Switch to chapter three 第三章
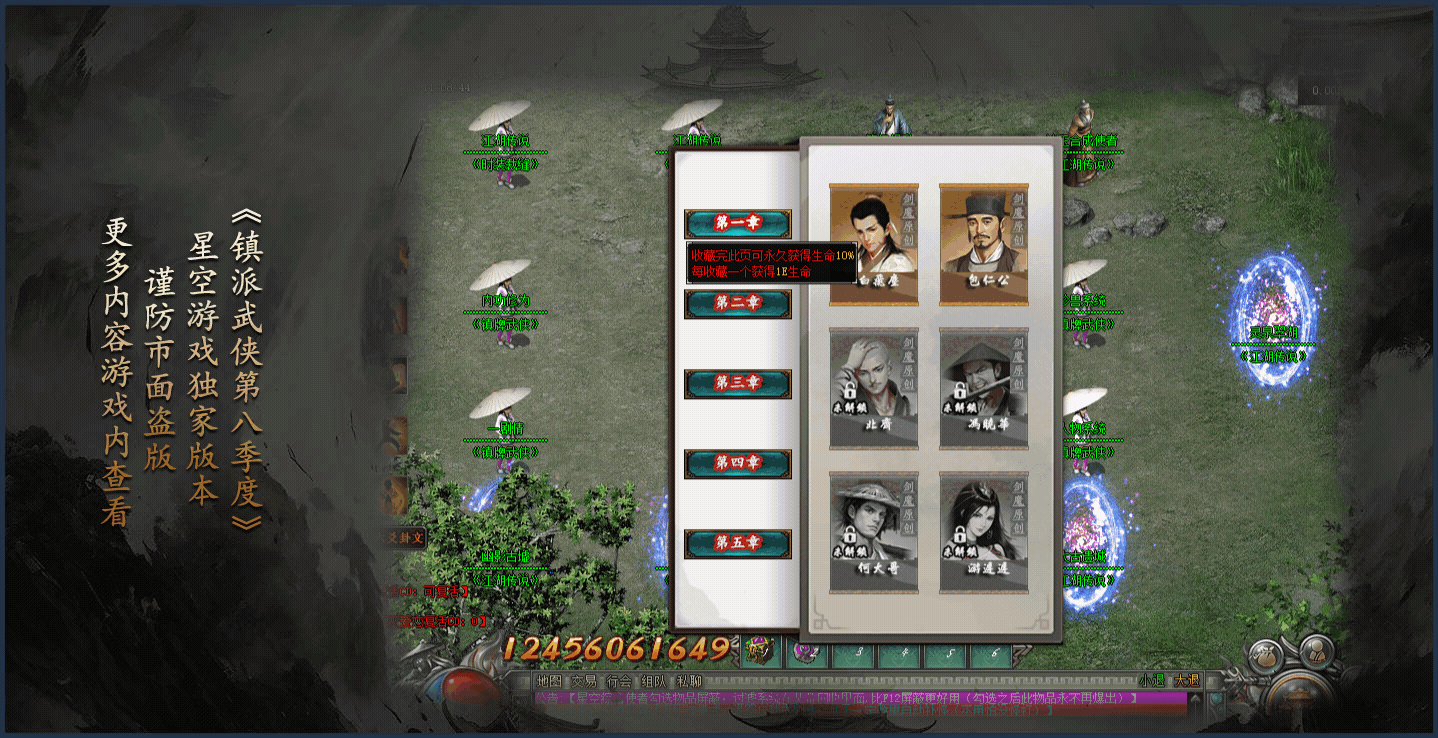This screenshot has height=738, width=1438. (738, 383)
